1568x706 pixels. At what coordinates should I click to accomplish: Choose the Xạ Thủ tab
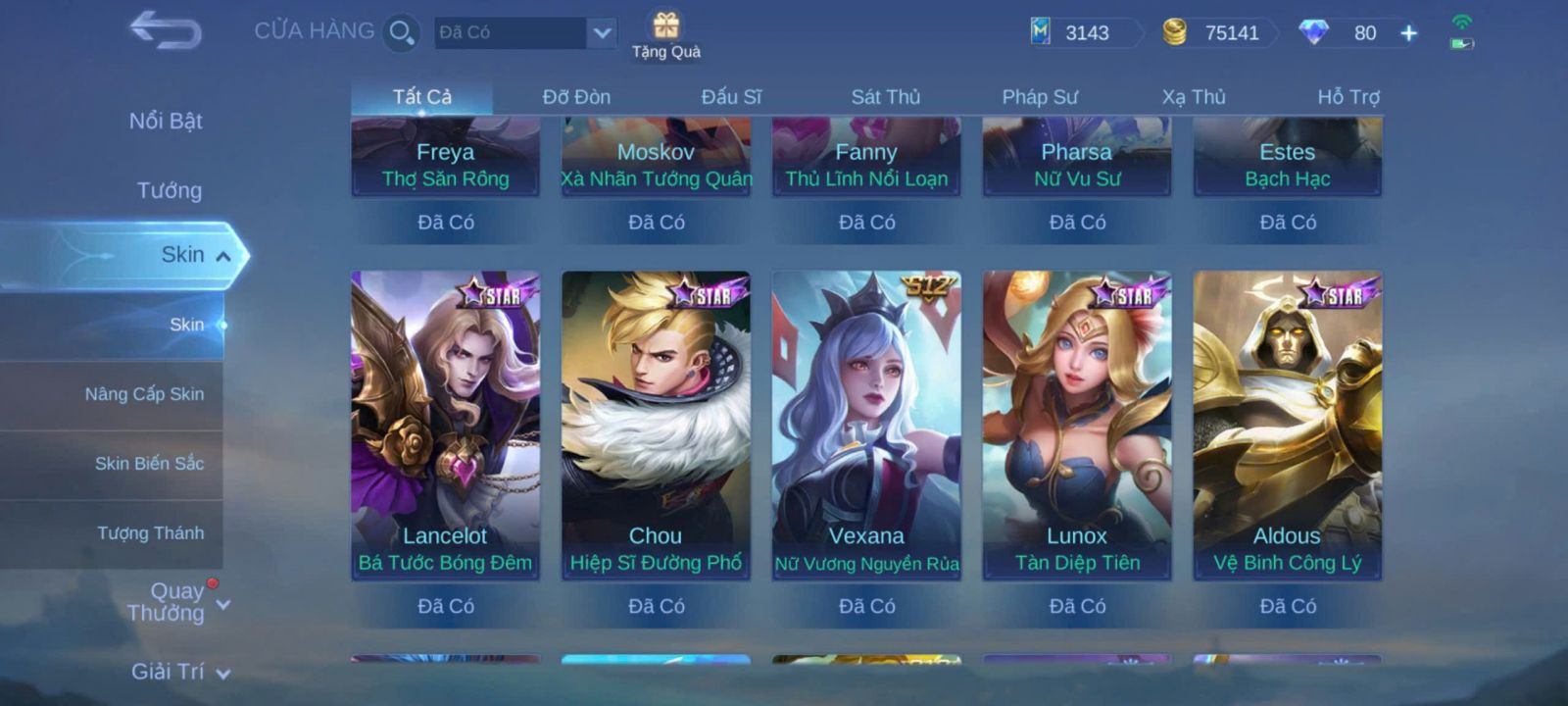pos(1194,97)
